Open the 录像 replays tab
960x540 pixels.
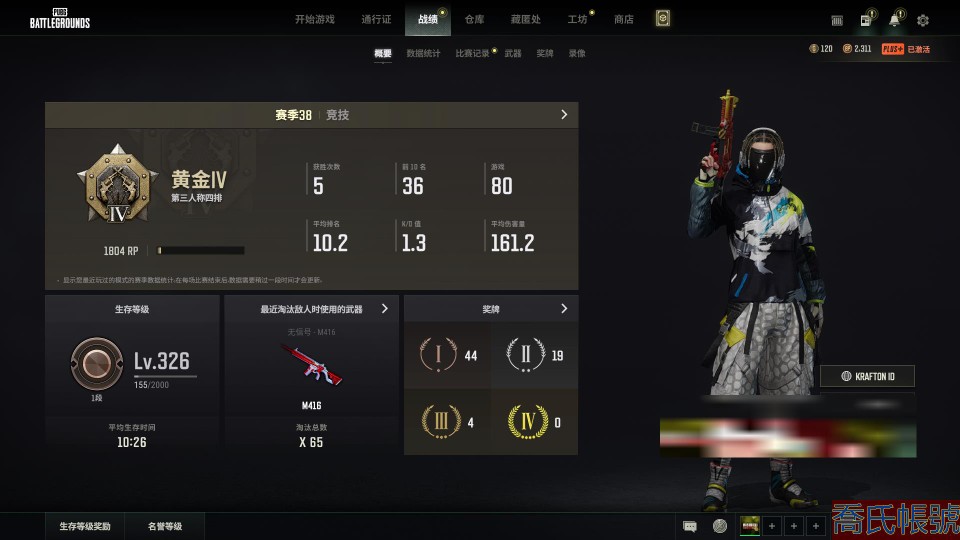577,53
